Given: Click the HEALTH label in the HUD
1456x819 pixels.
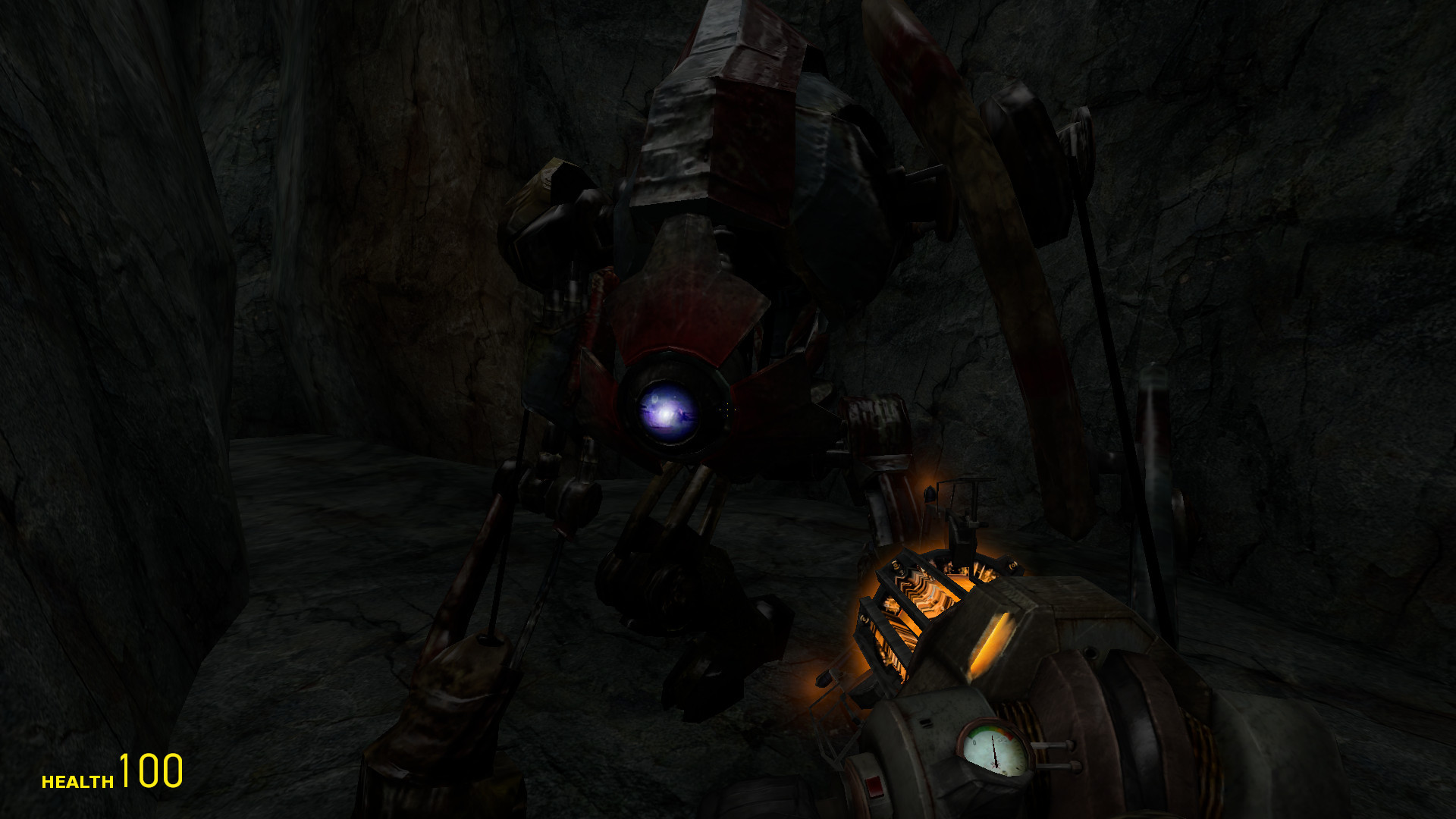Looking at the screenshot, I should [x=76, y=775].
